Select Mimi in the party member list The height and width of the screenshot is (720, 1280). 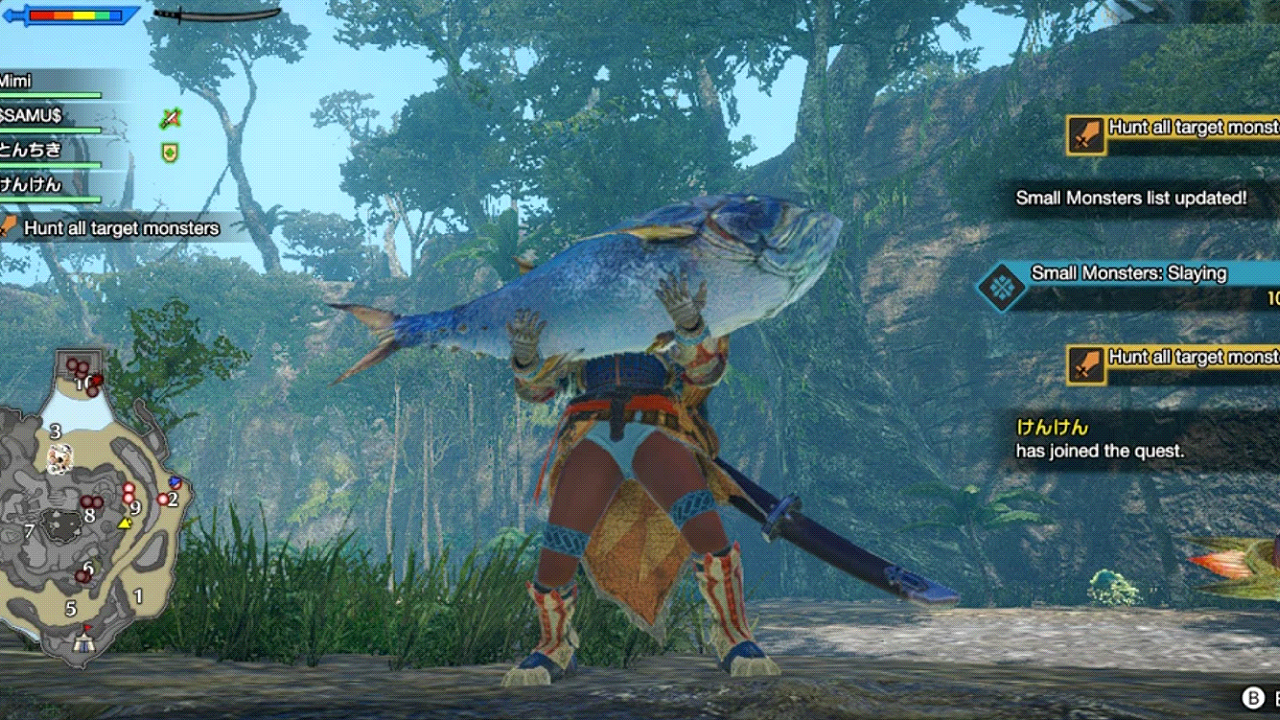14,80
